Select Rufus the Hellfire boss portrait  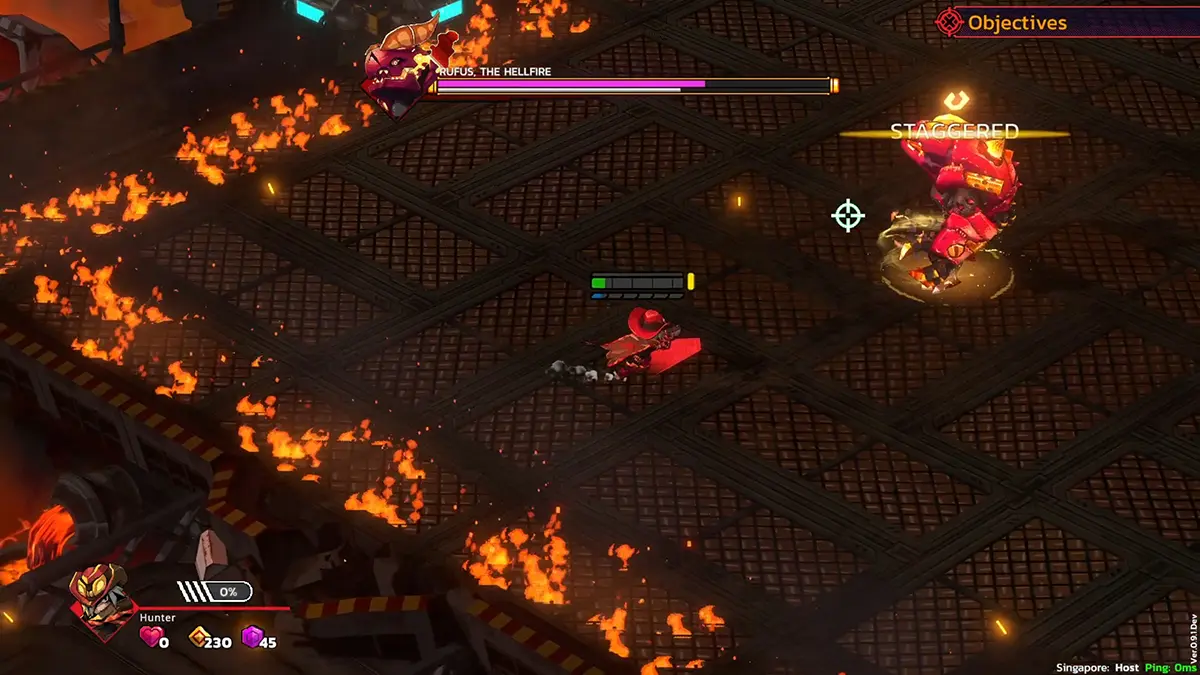click(x=399, y=70)
